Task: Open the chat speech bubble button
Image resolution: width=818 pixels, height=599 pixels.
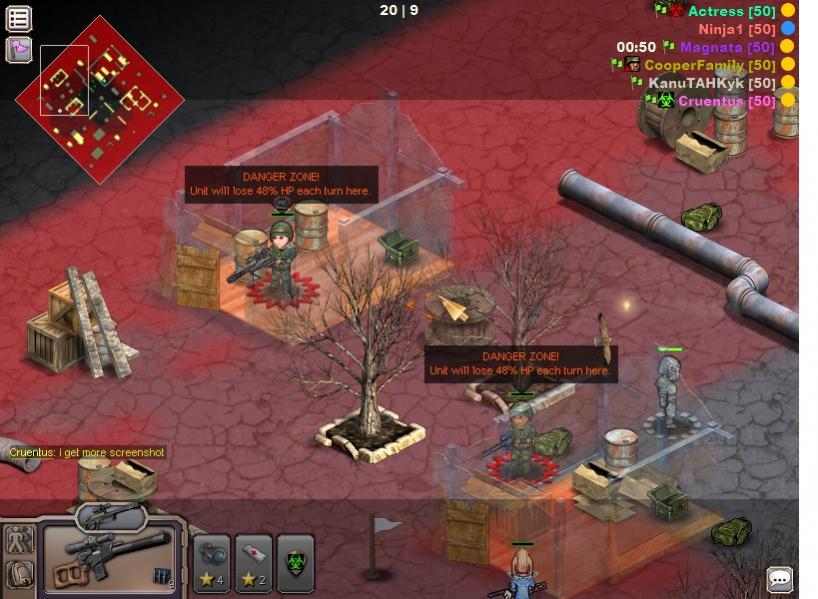Action: pyautogui.click(x=780, y=579)
